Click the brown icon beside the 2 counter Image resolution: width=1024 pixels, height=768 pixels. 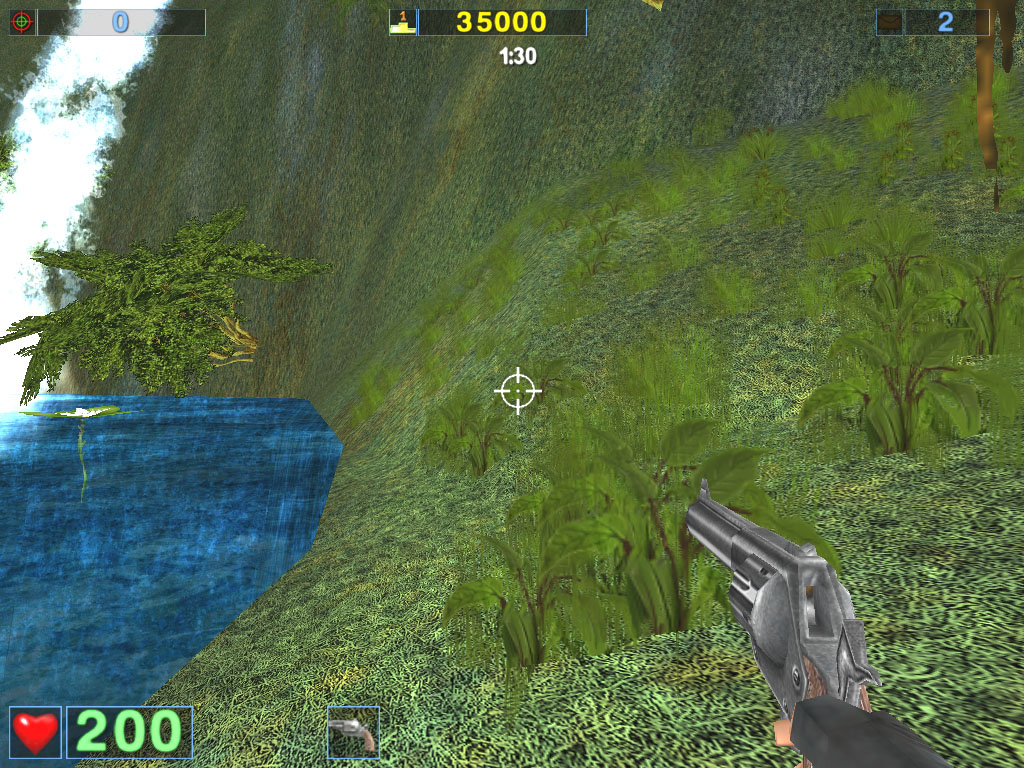point(890,22)
